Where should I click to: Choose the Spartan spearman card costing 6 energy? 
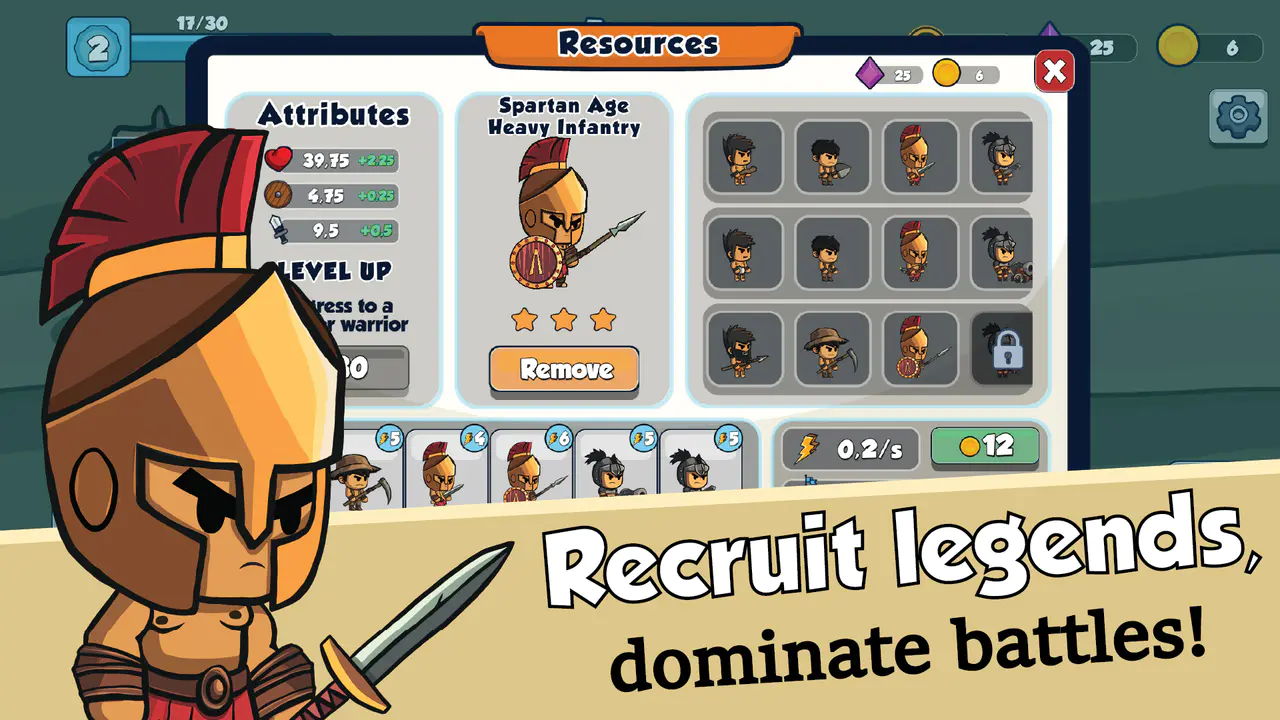tap(530, 472)
